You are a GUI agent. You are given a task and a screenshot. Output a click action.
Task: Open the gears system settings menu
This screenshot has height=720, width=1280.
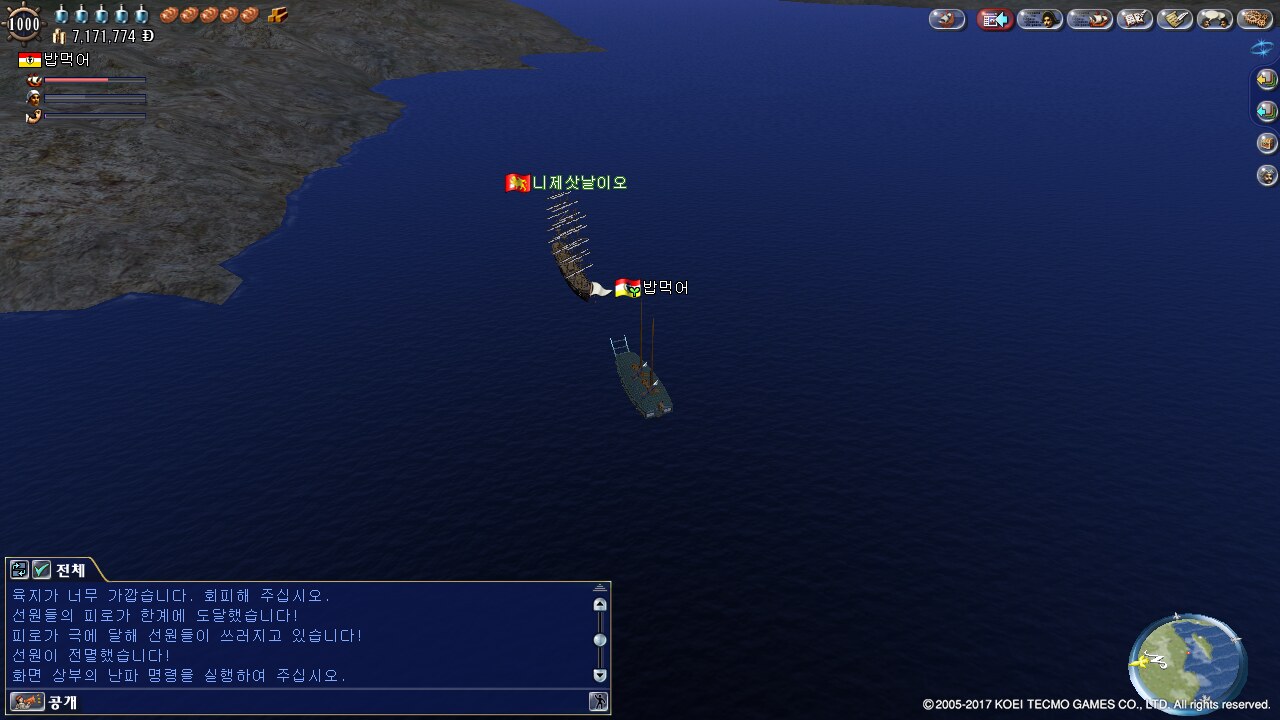point(1254,19)
